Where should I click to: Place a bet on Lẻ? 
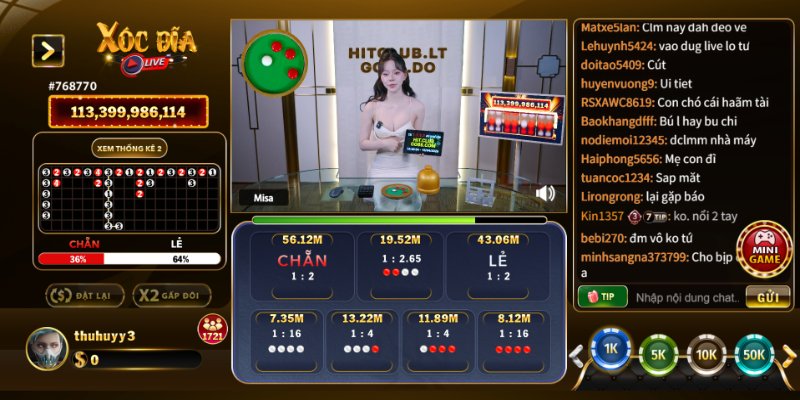click(x=498, y=264)
